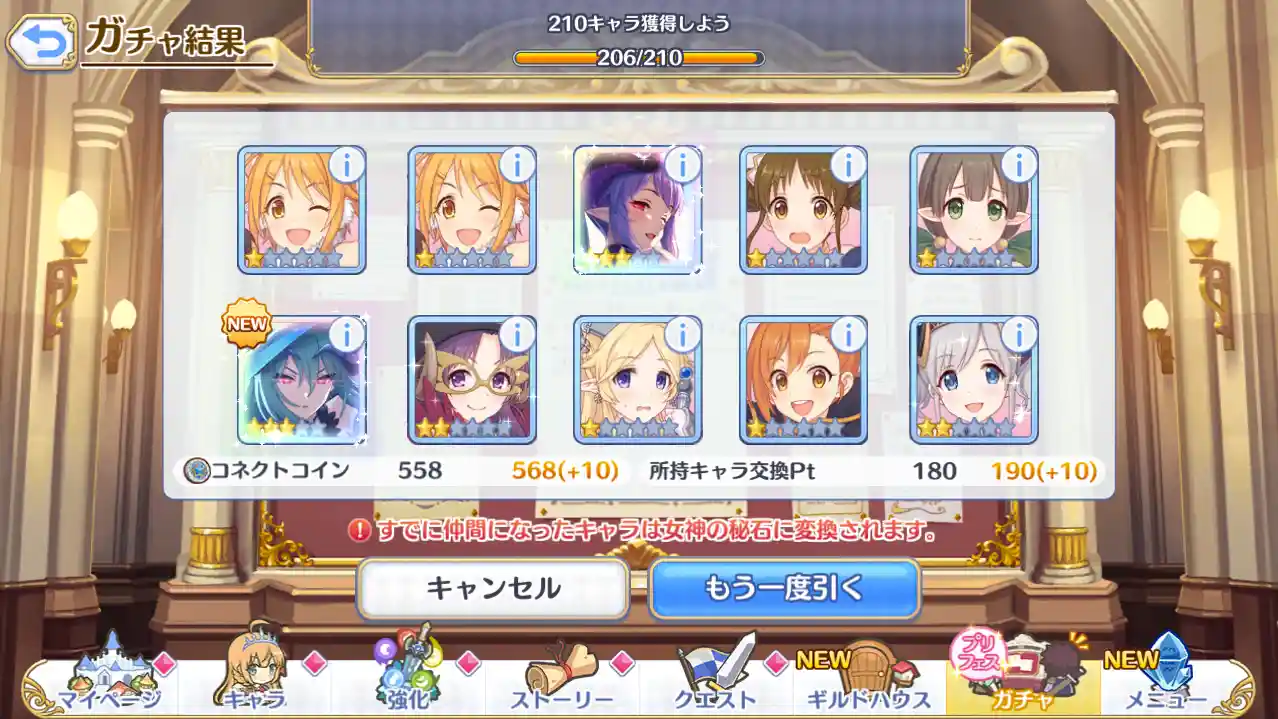Go back with the arrow button
This screenshot has width=1278, height=719.
41,41
